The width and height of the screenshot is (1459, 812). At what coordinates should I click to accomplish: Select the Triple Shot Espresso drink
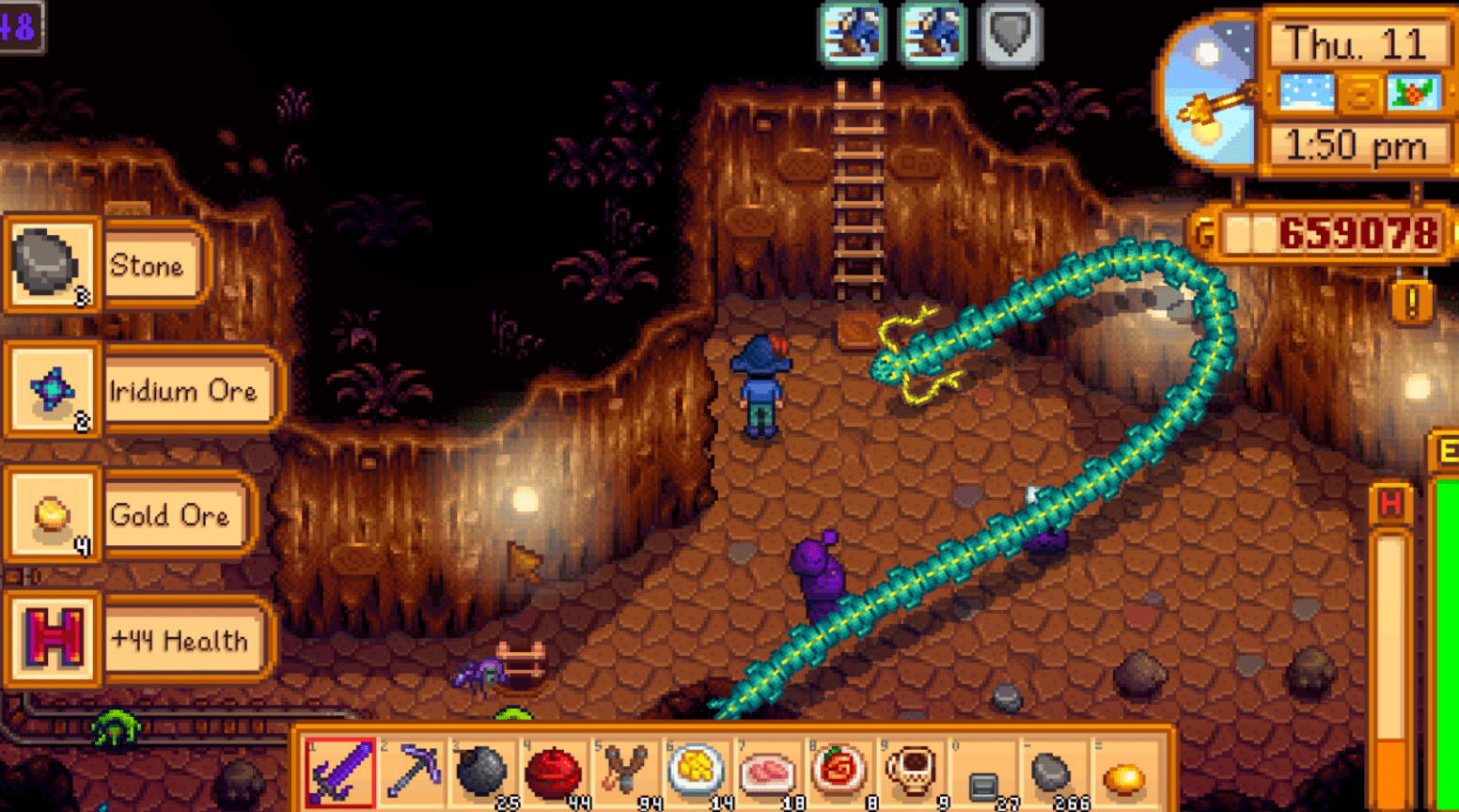click(907, 773)
